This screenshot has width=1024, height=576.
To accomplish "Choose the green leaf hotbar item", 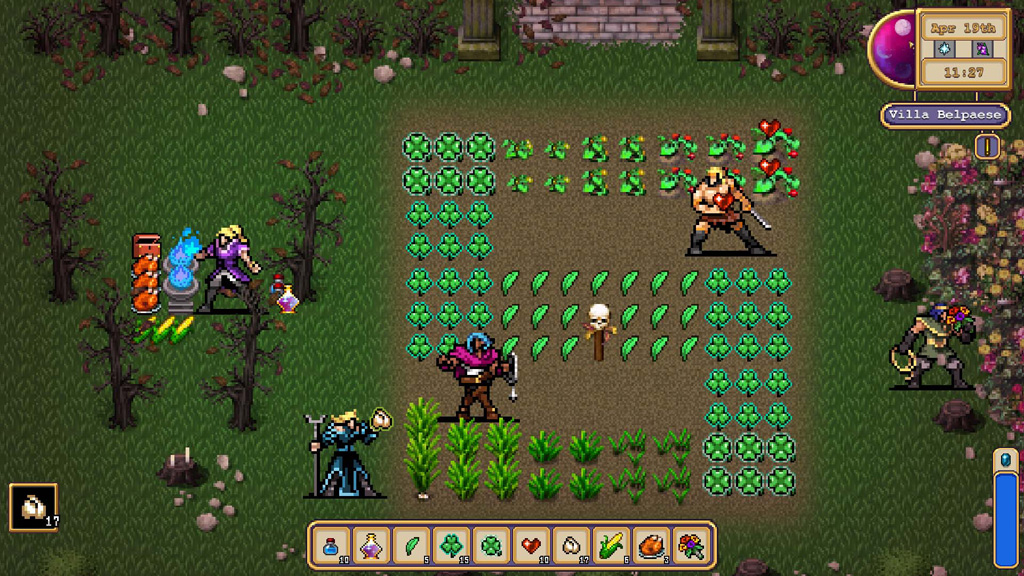I will click(x=411, y=546).
